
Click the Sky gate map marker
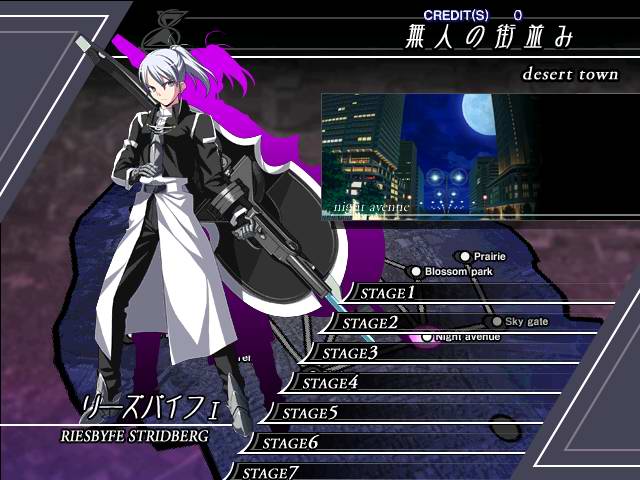coord(496,321)
